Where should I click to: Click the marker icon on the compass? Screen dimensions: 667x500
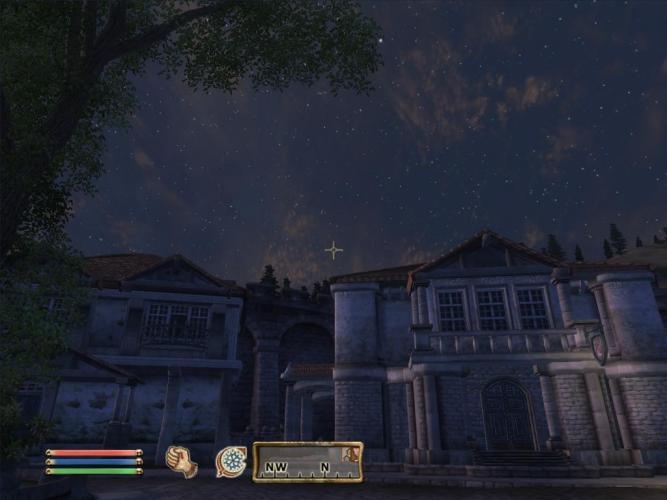(351, 455)
